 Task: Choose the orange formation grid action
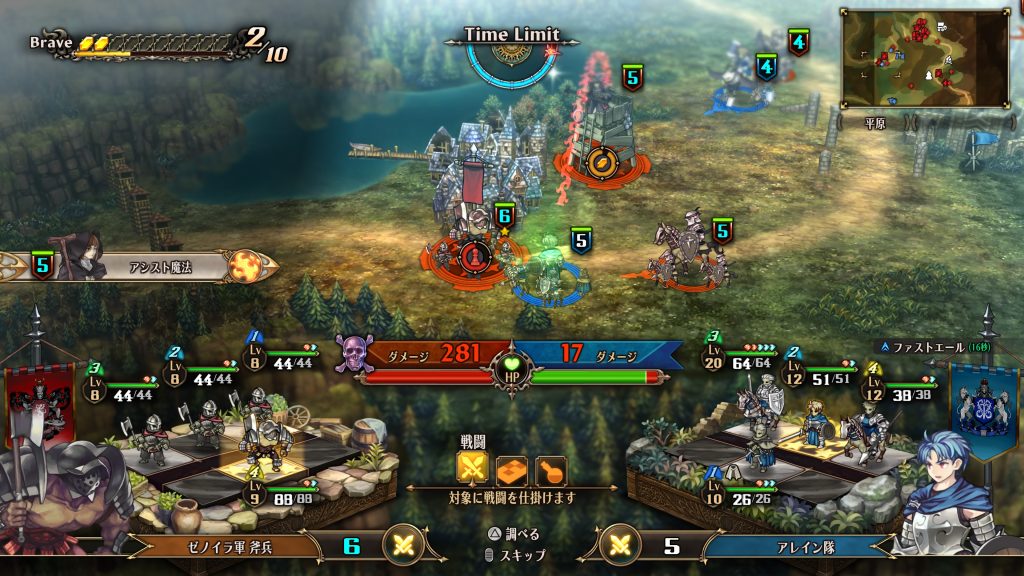511,470
